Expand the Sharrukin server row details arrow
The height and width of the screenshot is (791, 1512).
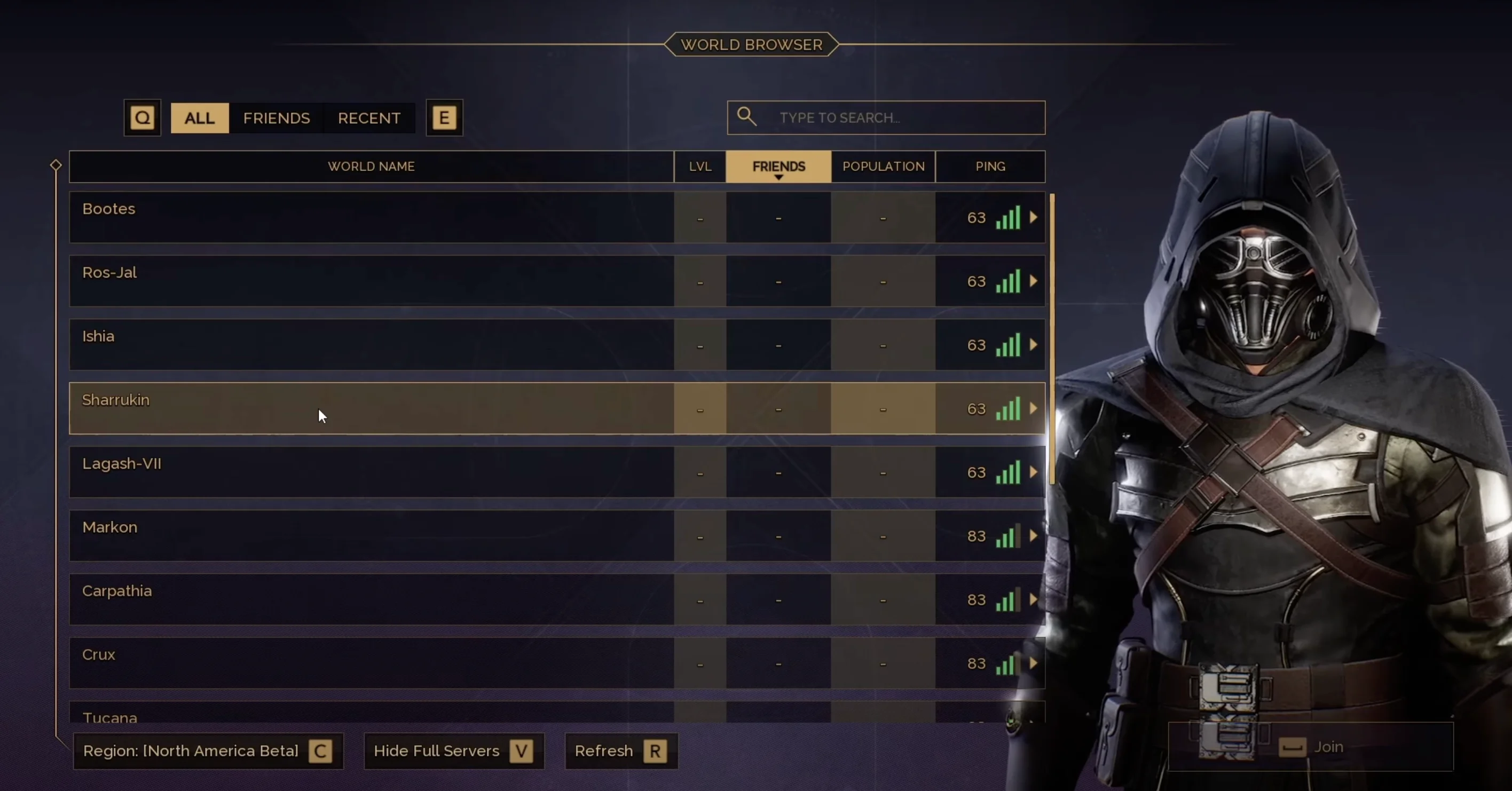[x=1033, y=409]
